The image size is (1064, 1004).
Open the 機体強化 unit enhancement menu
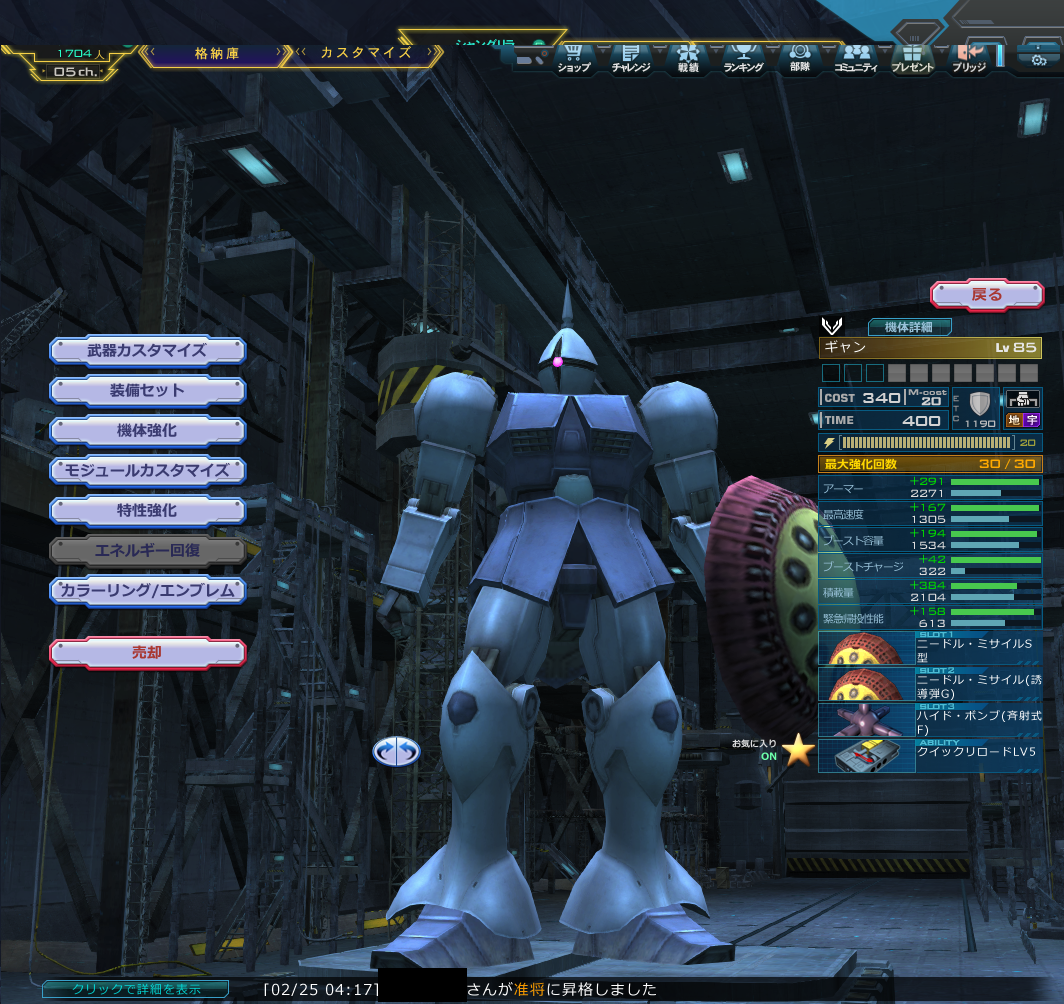pos(147,431)
